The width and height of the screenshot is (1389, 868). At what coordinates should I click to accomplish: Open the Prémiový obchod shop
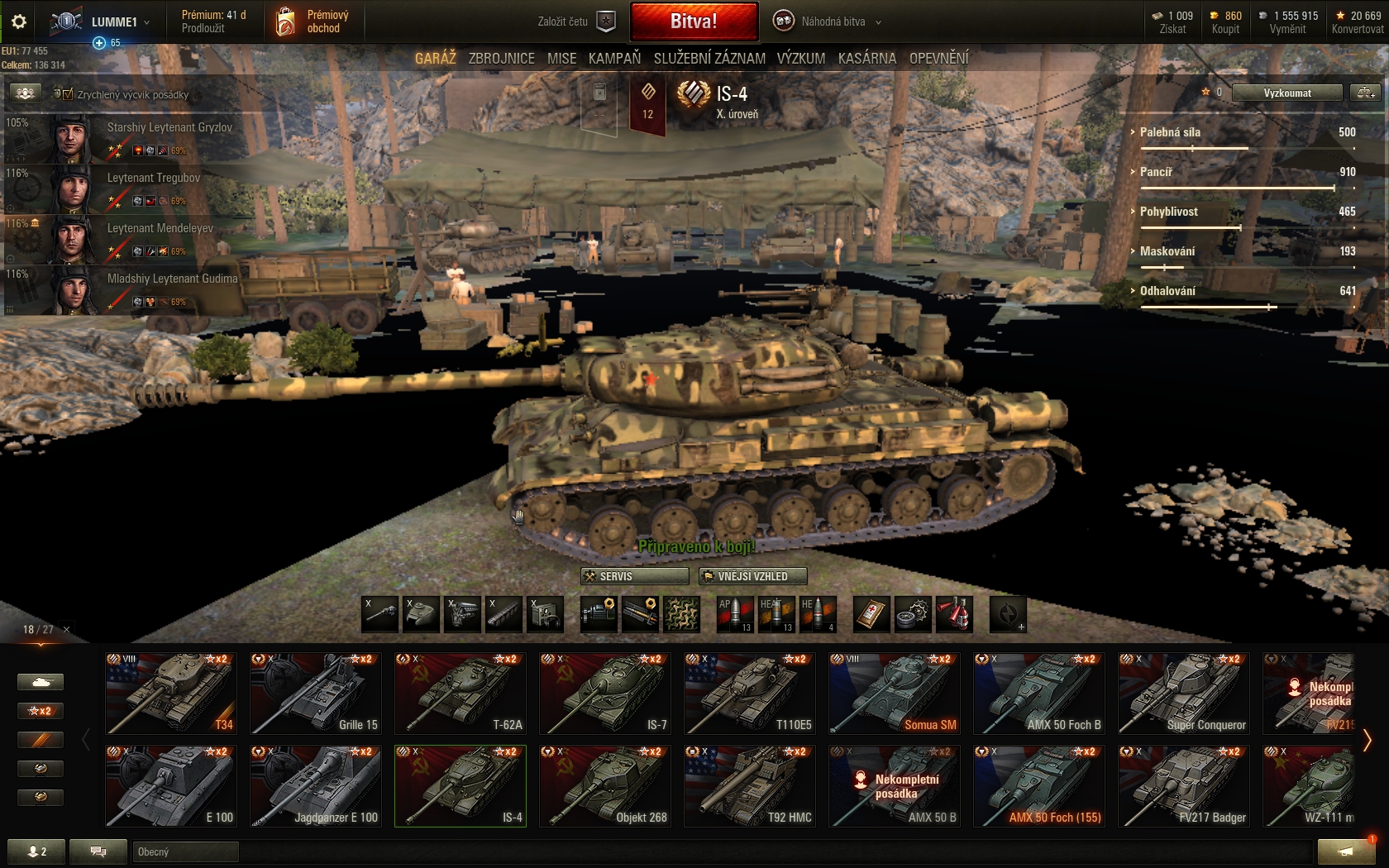click(x=312, y=21)
